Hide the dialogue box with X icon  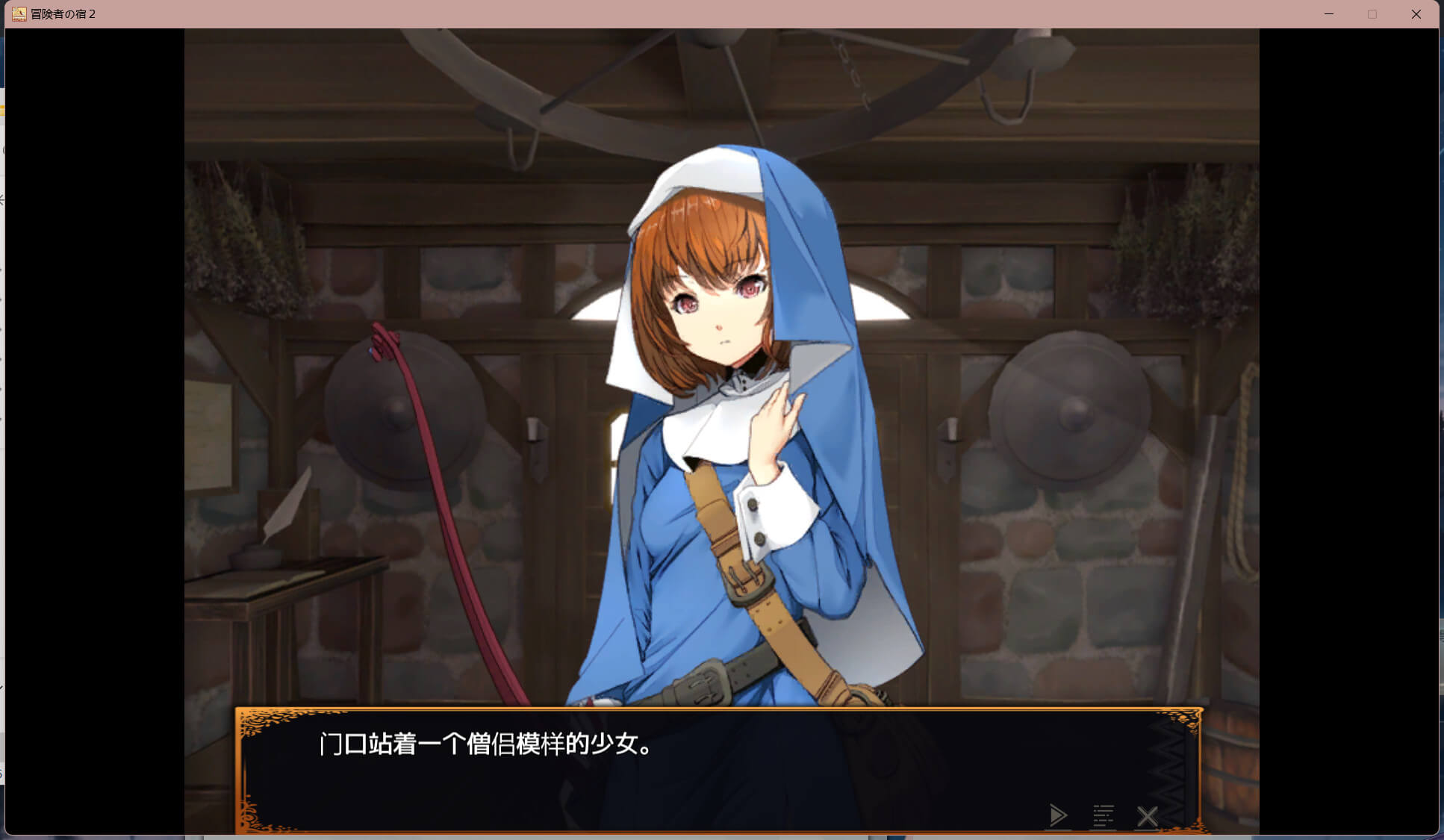coord(1147,816)
